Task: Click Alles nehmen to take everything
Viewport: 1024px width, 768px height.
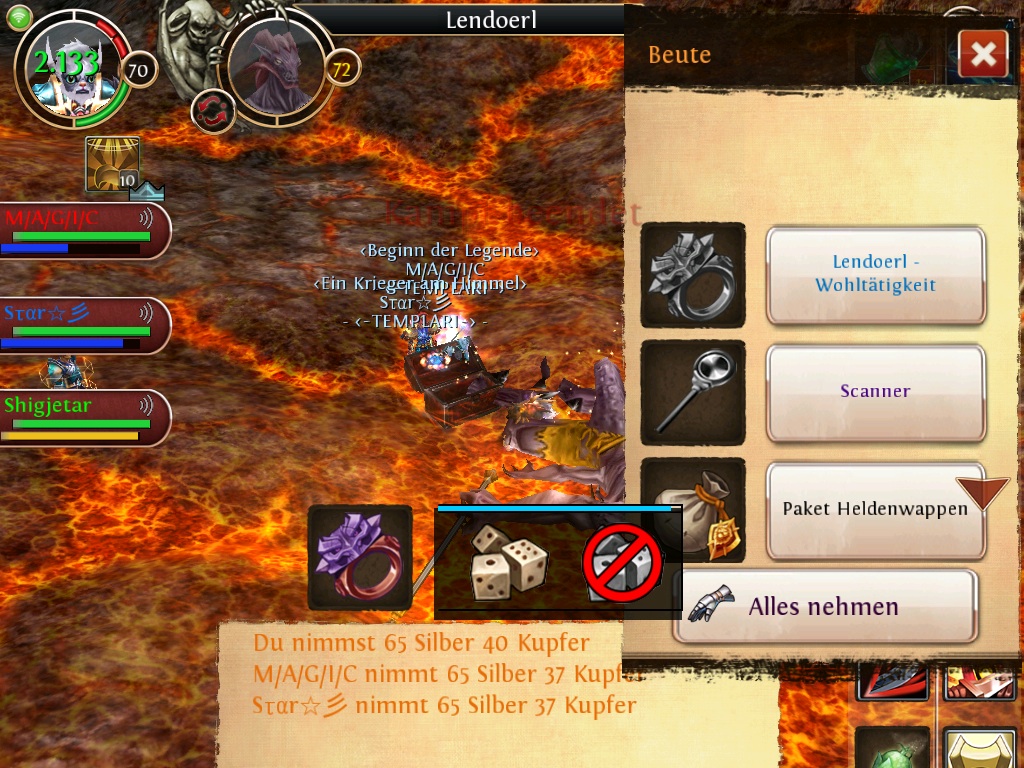Action: pyautogui.click(x=823, y=606)
